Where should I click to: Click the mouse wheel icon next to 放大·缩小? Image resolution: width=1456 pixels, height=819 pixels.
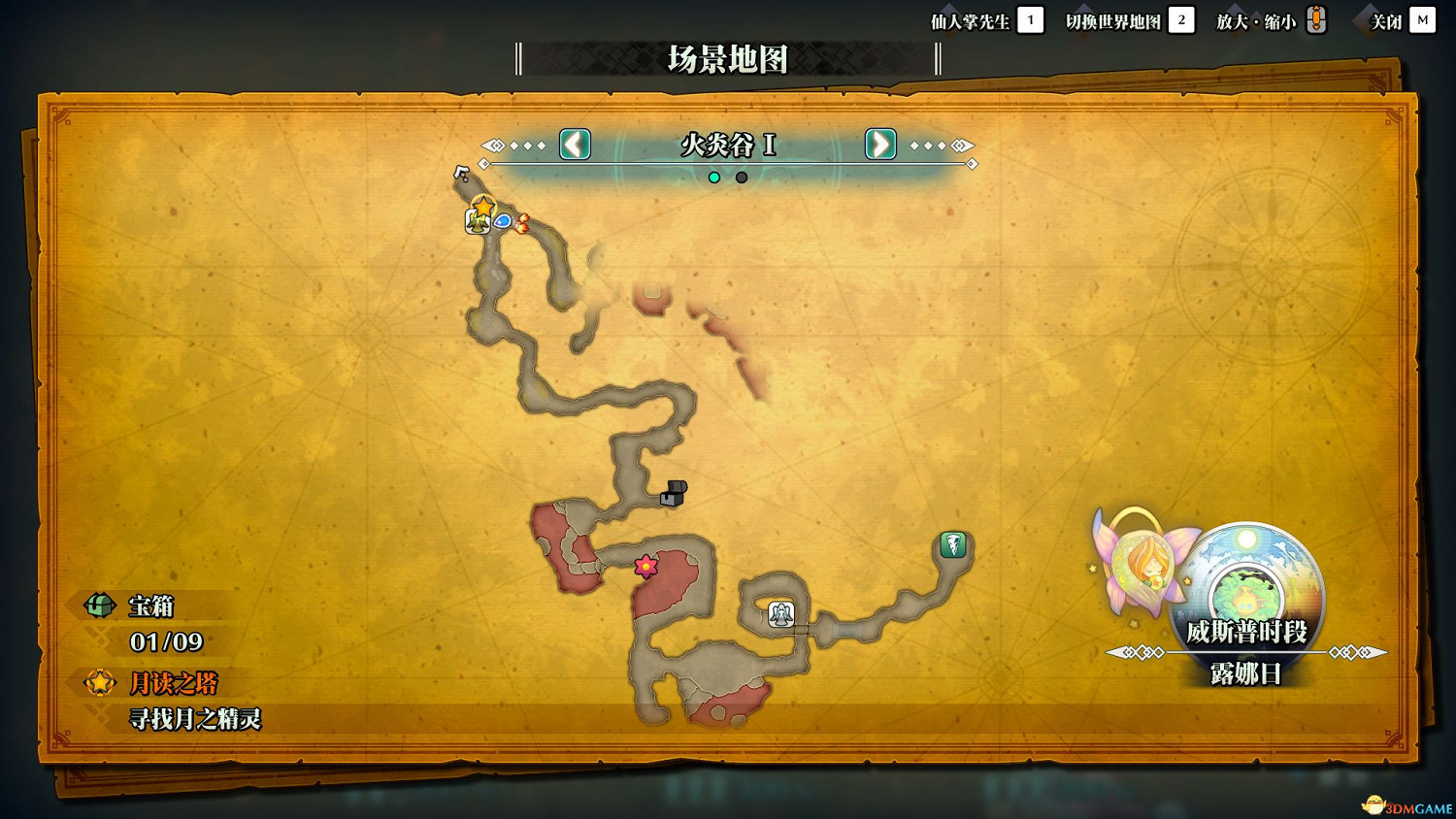1316,18
